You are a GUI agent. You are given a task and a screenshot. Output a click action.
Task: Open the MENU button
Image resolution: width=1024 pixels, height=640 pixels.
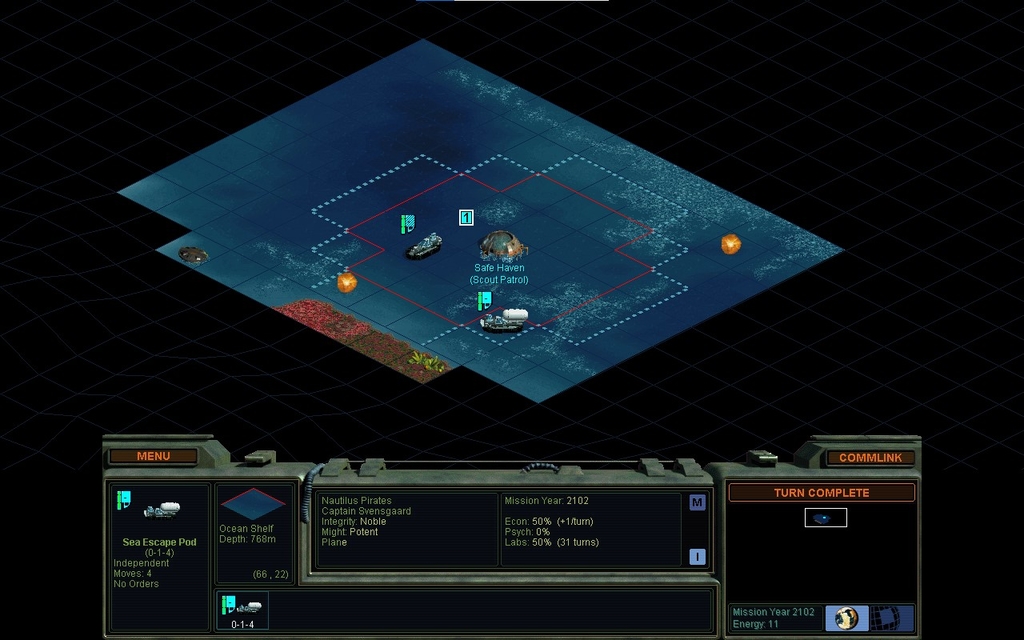[153, 456]
